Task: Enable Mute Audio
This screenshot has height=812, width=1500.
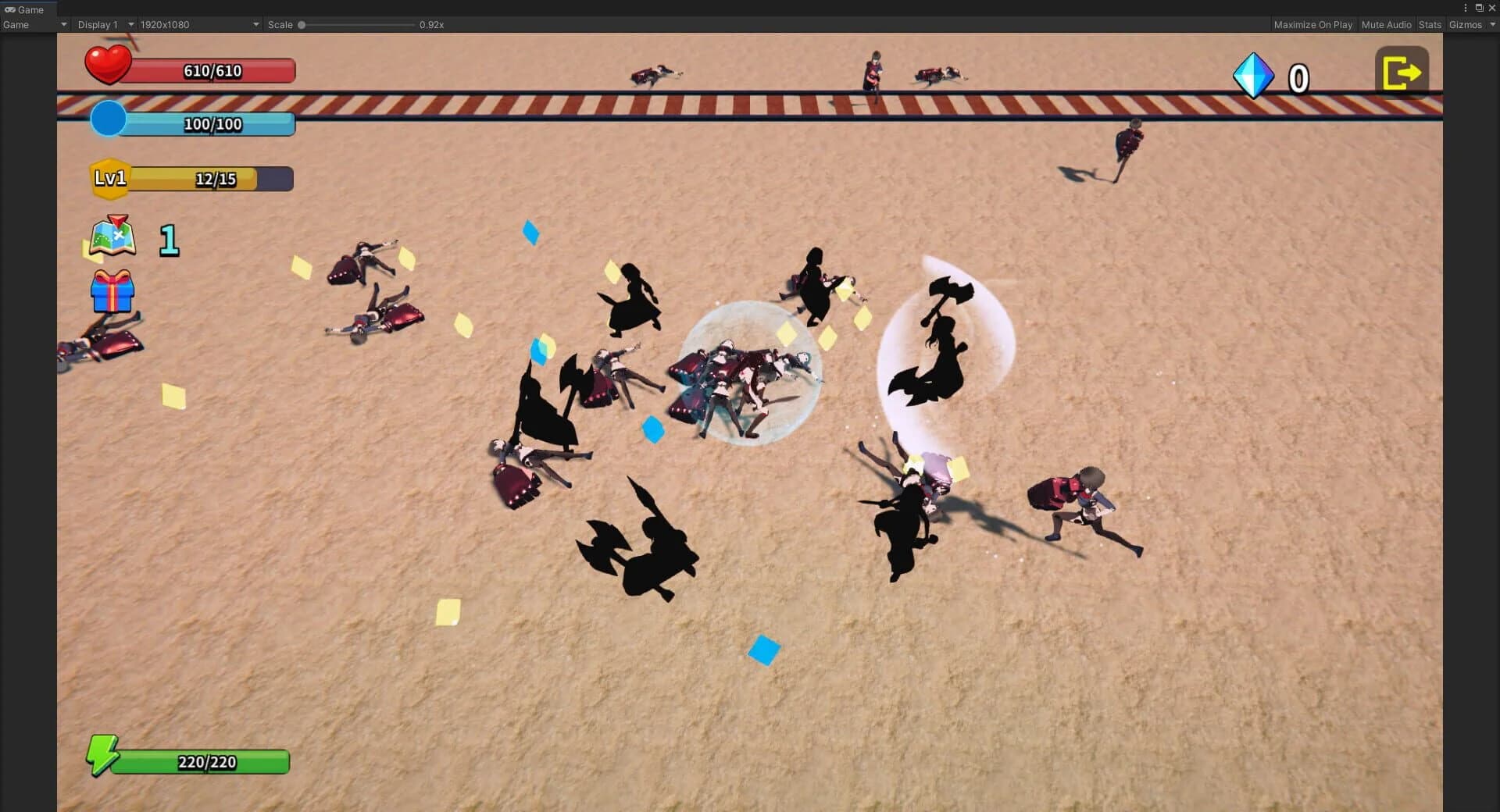Action: (1386, 24)
